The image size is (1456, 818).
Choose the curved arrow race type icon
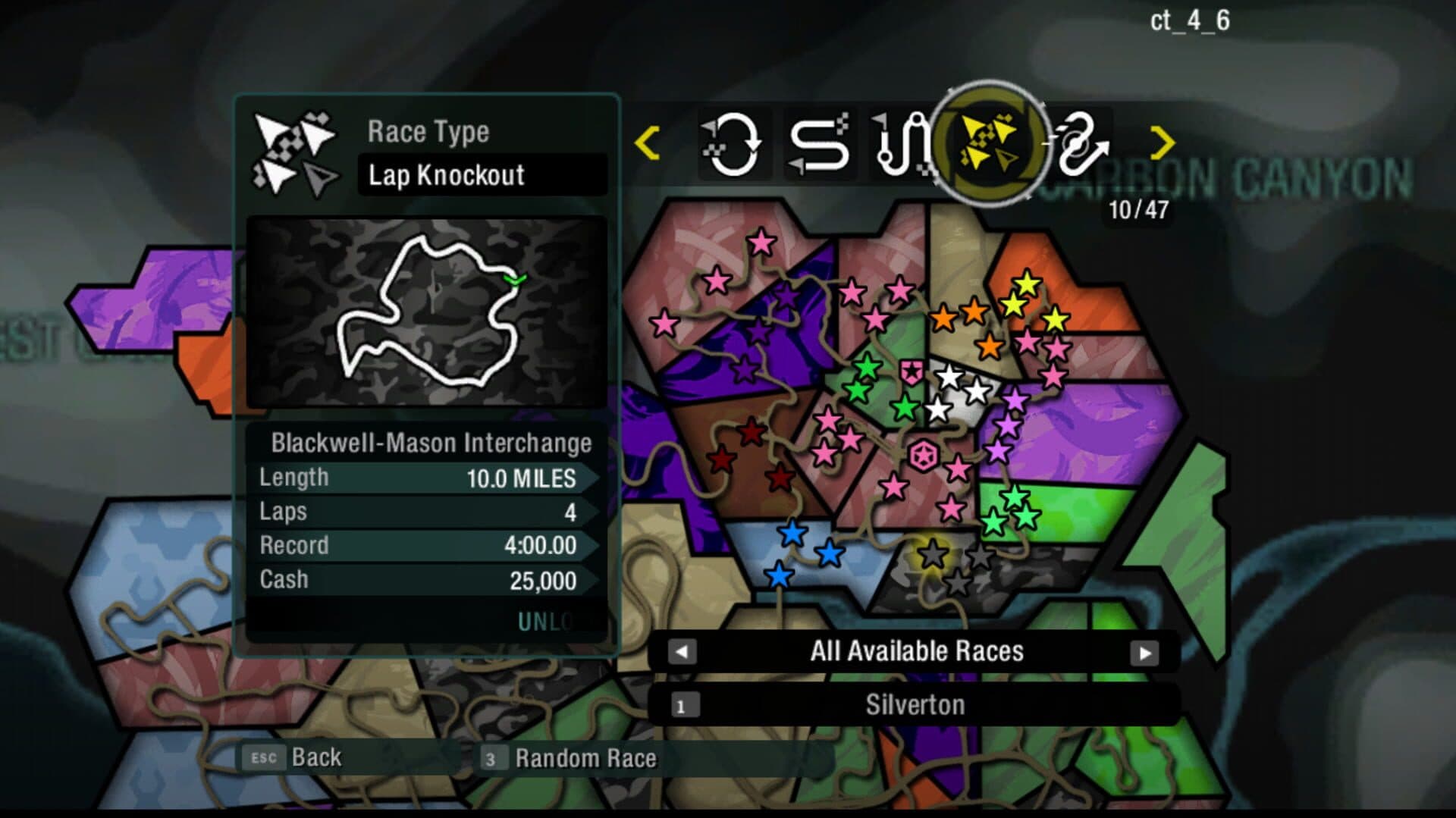pyautogui.click(x=1078, y=144)
